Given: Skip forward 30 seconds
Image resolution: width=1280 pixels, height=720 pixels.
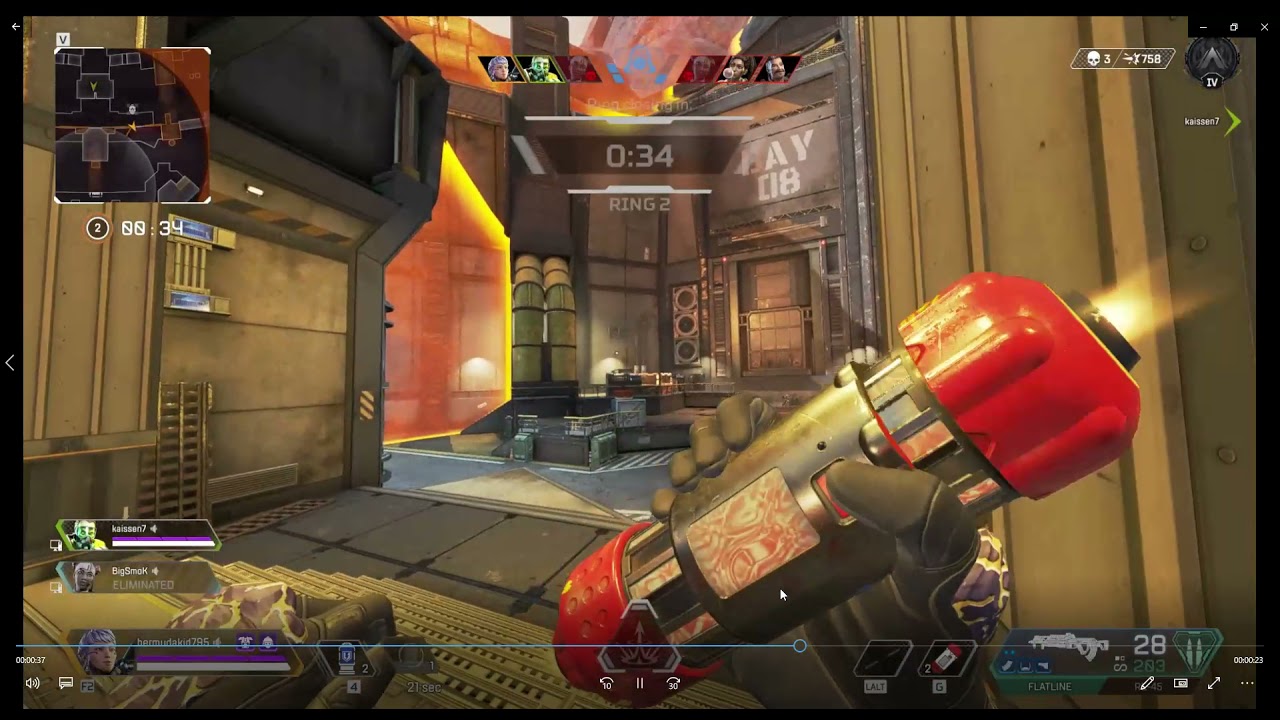Looking at the screenshot, I should click(673, 684).
